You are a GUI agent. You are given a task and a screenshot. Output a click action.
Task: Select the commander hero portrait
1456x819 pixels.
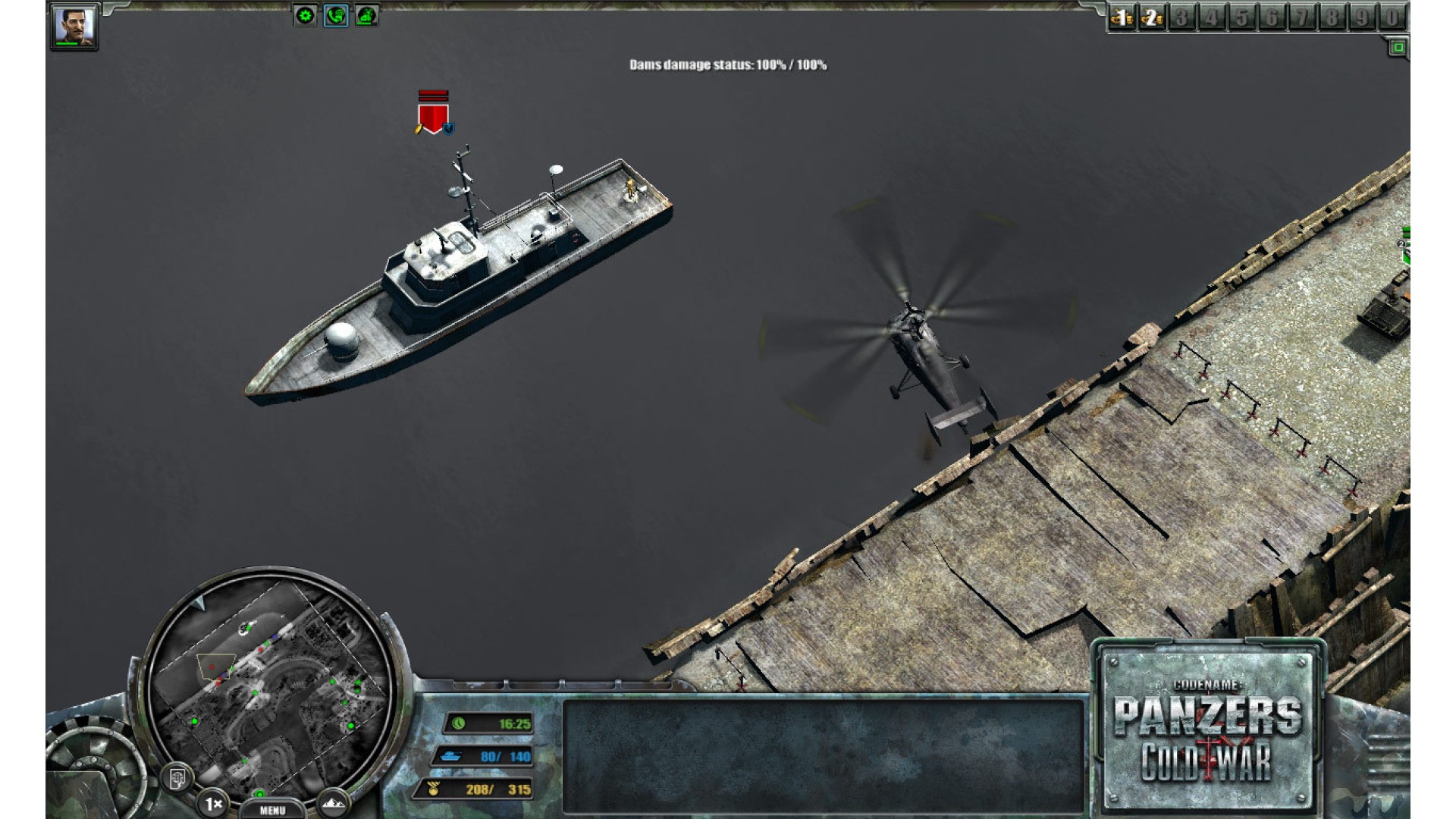tap(74, 27)
